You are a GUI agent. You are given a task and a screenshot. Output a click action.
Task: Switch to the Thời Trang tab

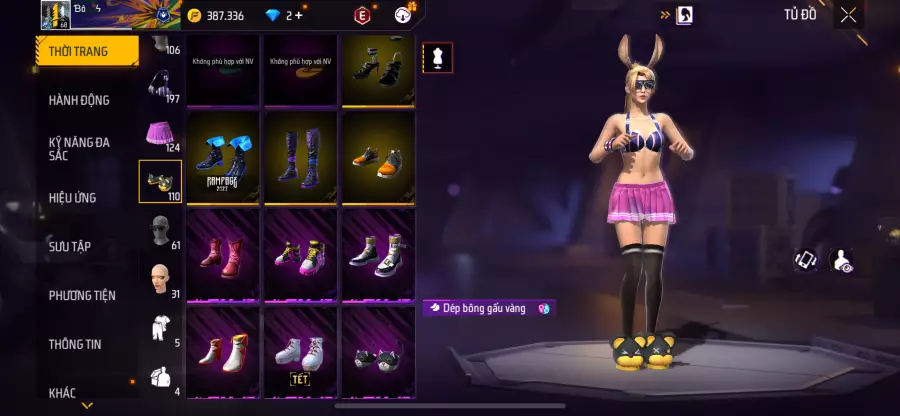click(x=86, y=50)
